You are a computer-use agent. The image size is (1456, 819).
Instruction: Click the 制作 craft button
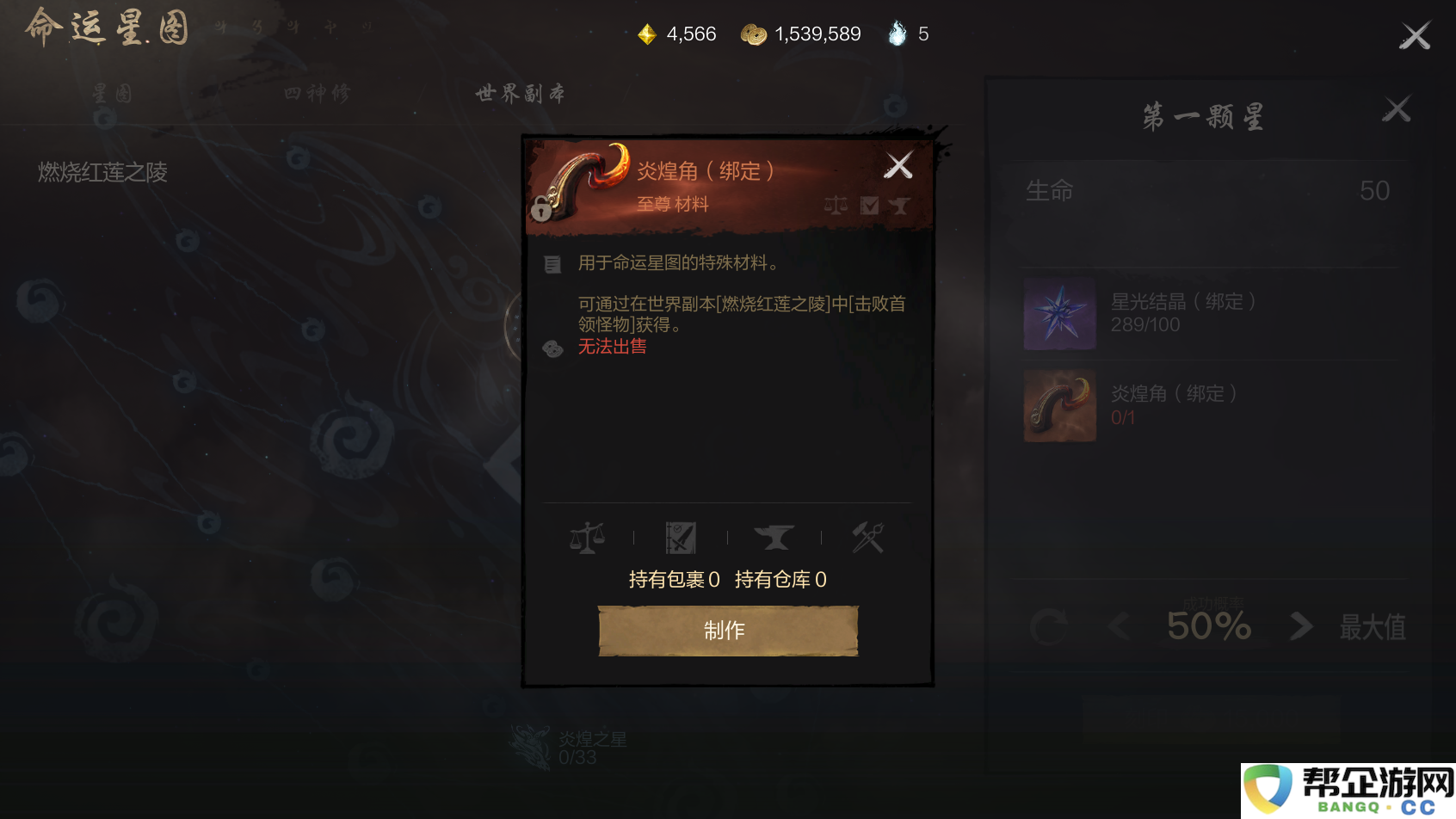point(727,630)
